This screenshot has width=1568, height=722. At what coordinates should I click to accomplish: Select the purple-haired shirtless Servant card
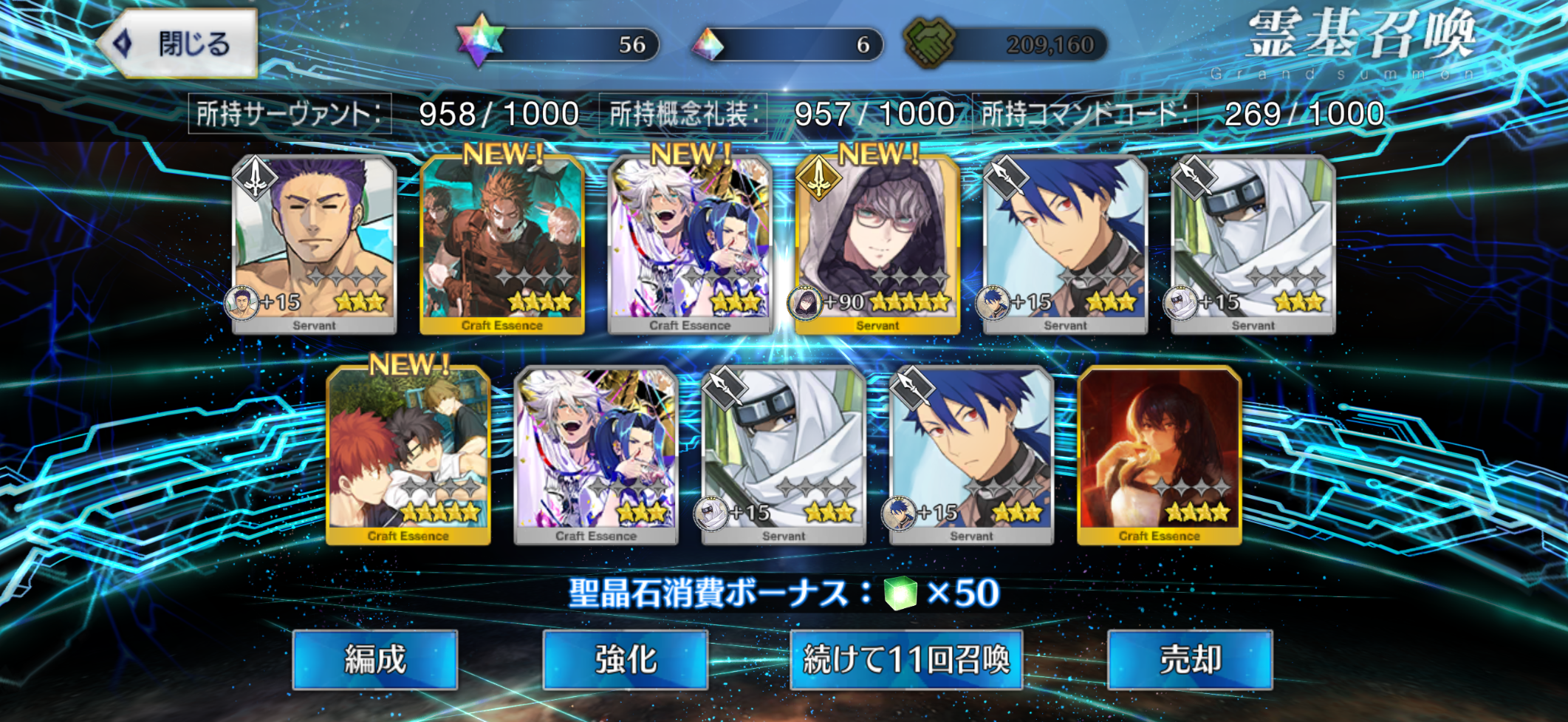pyautogui.click(x=314, y=244)
